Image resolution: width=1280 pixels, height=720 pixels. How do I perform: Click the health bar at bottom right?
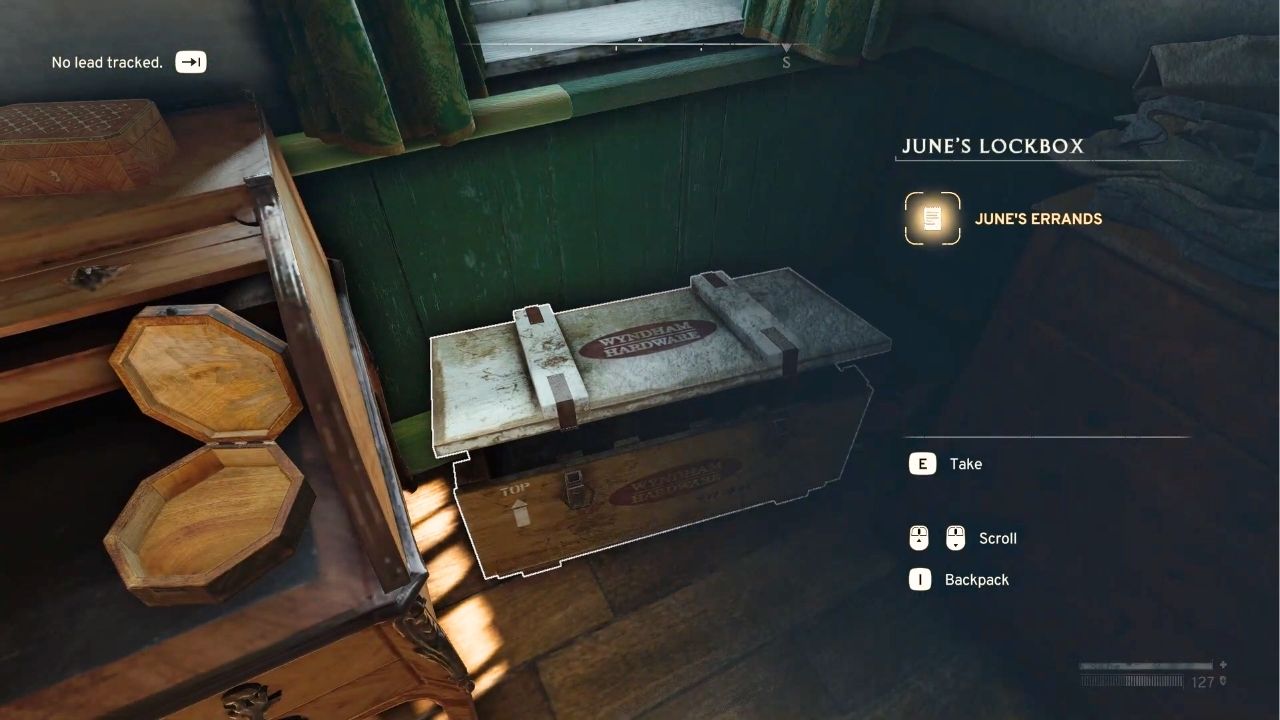click(x=1145, y=663)
